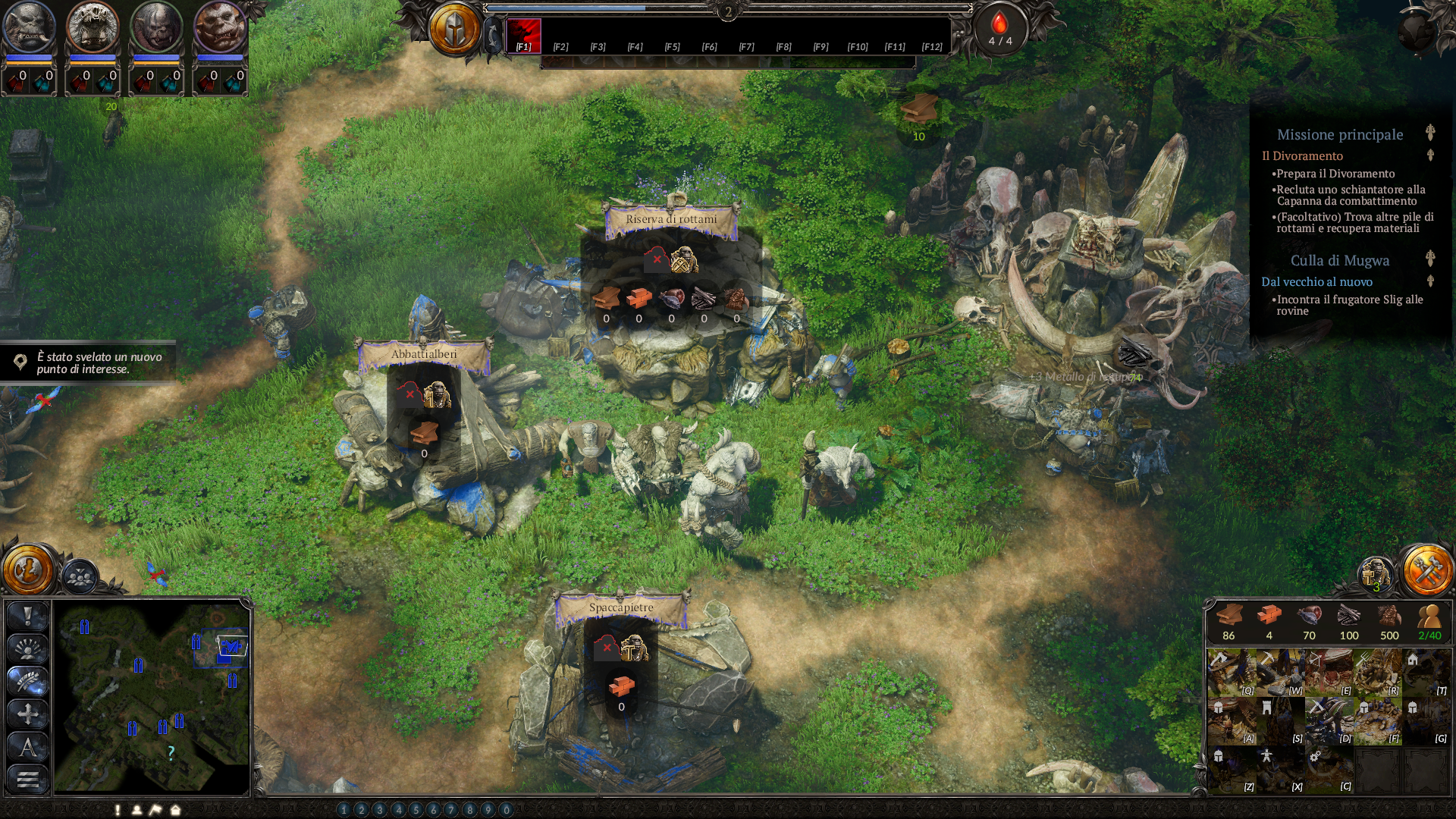Viewport: 1456px width, 819px height.
Task: Toggle the glowing rays minimap filter
Action: (27, 648)
